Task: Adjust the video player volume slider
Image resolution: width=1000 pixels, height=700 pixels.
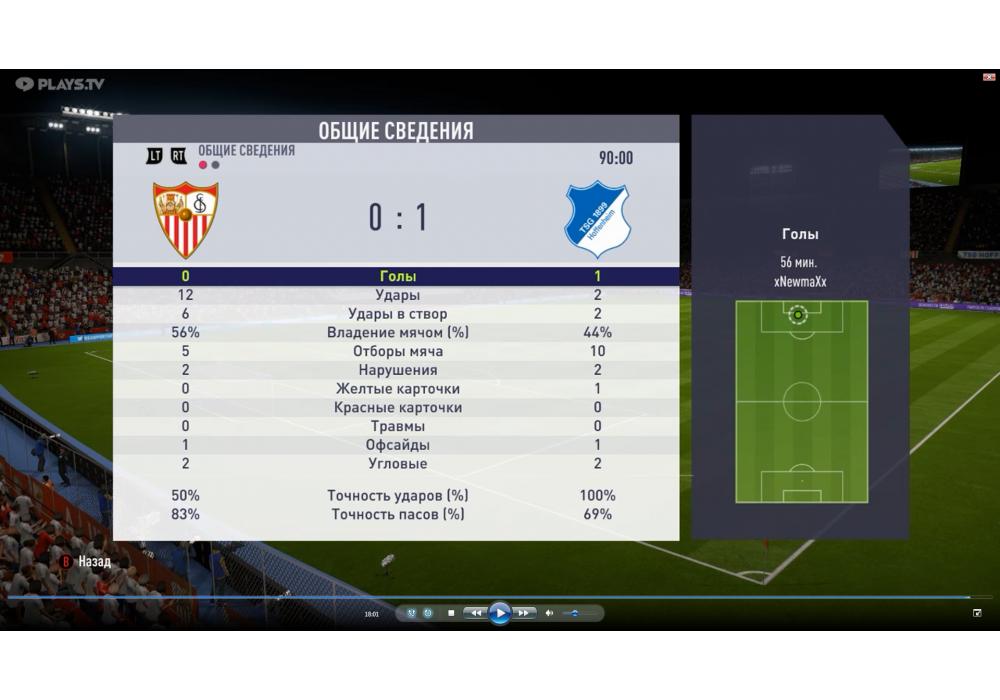Action: pyautogui.click(x=574, y=613)
